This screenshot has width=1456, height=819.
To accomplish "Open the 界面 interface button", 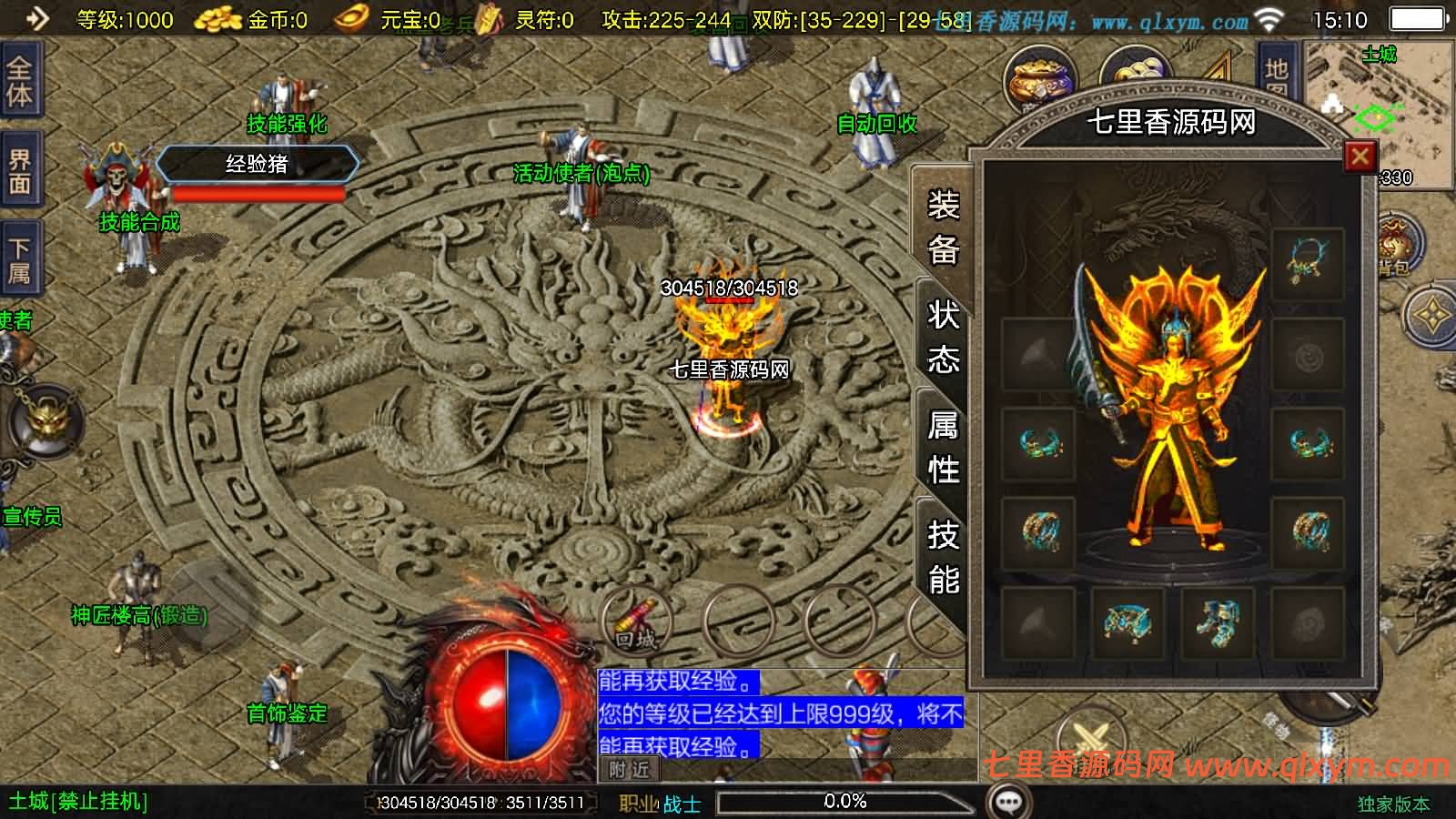I will coord(20,172).
